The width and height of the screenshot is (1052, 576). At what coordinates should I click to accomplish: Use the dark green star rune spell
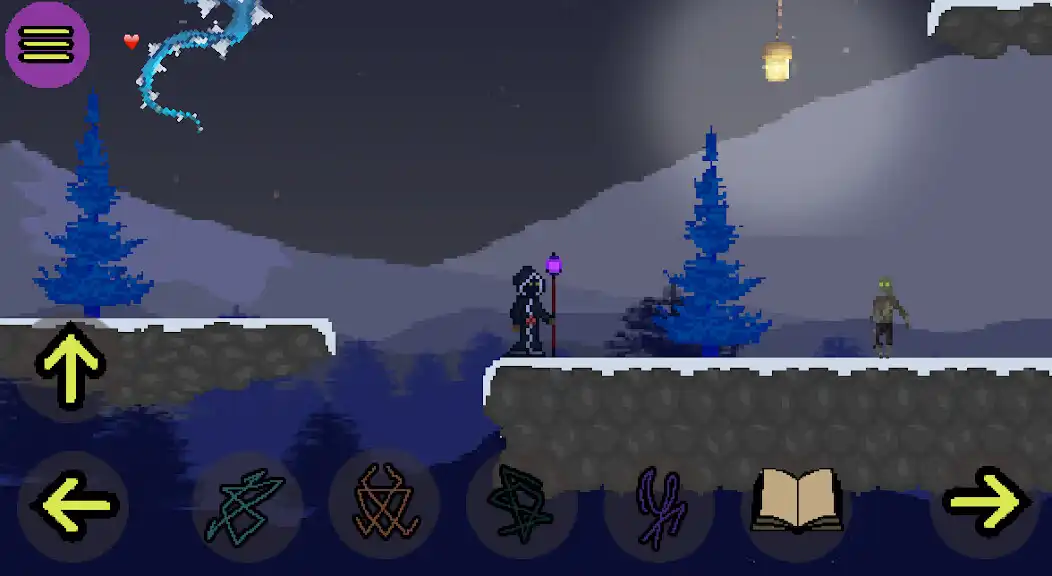521,505
